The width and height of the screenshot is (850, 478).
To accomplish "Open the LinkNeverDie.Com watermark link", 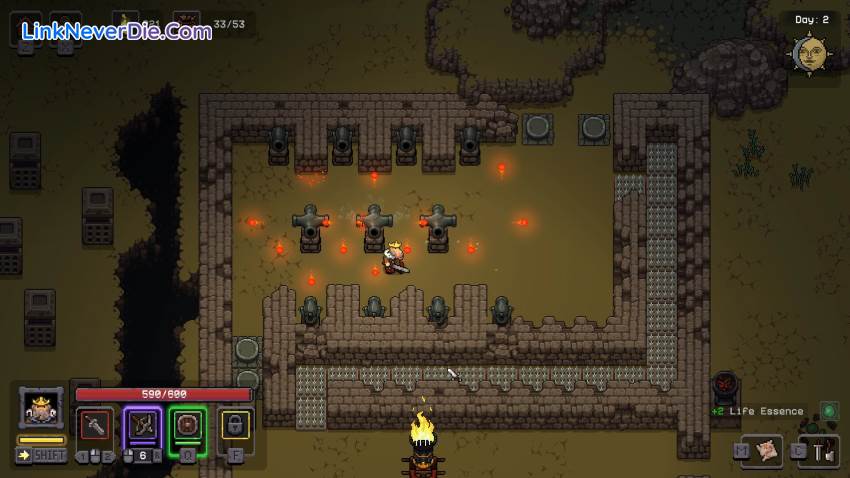I will tap(116, 31).
